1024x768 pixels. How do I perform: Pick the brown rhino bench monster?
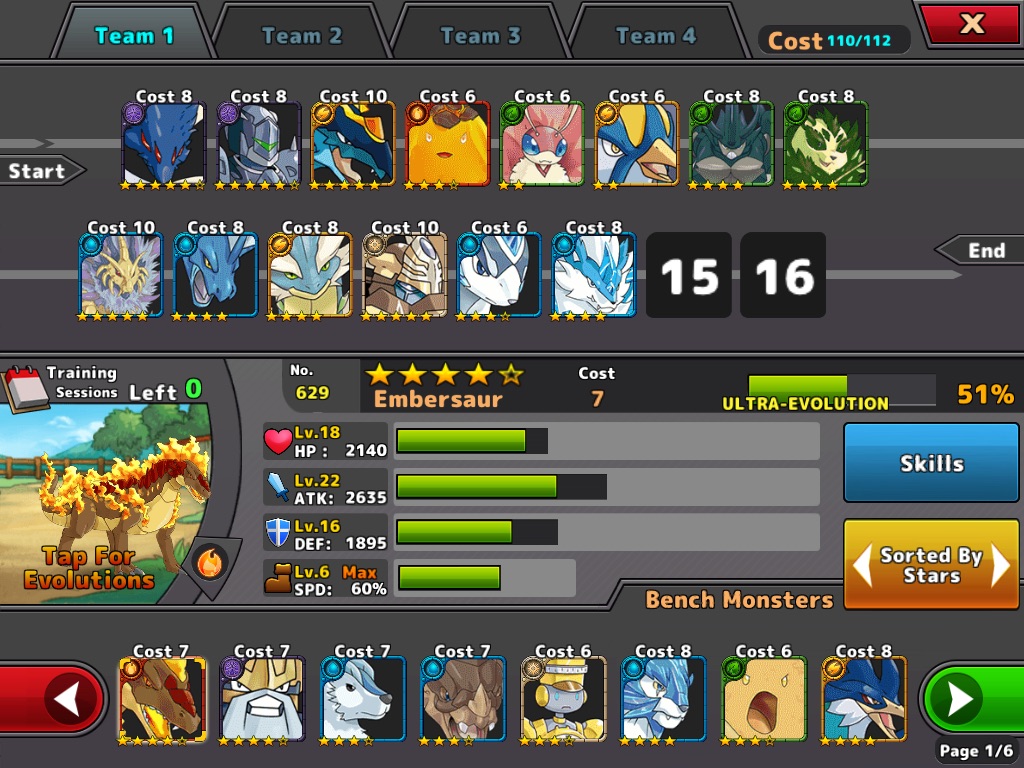463,699
